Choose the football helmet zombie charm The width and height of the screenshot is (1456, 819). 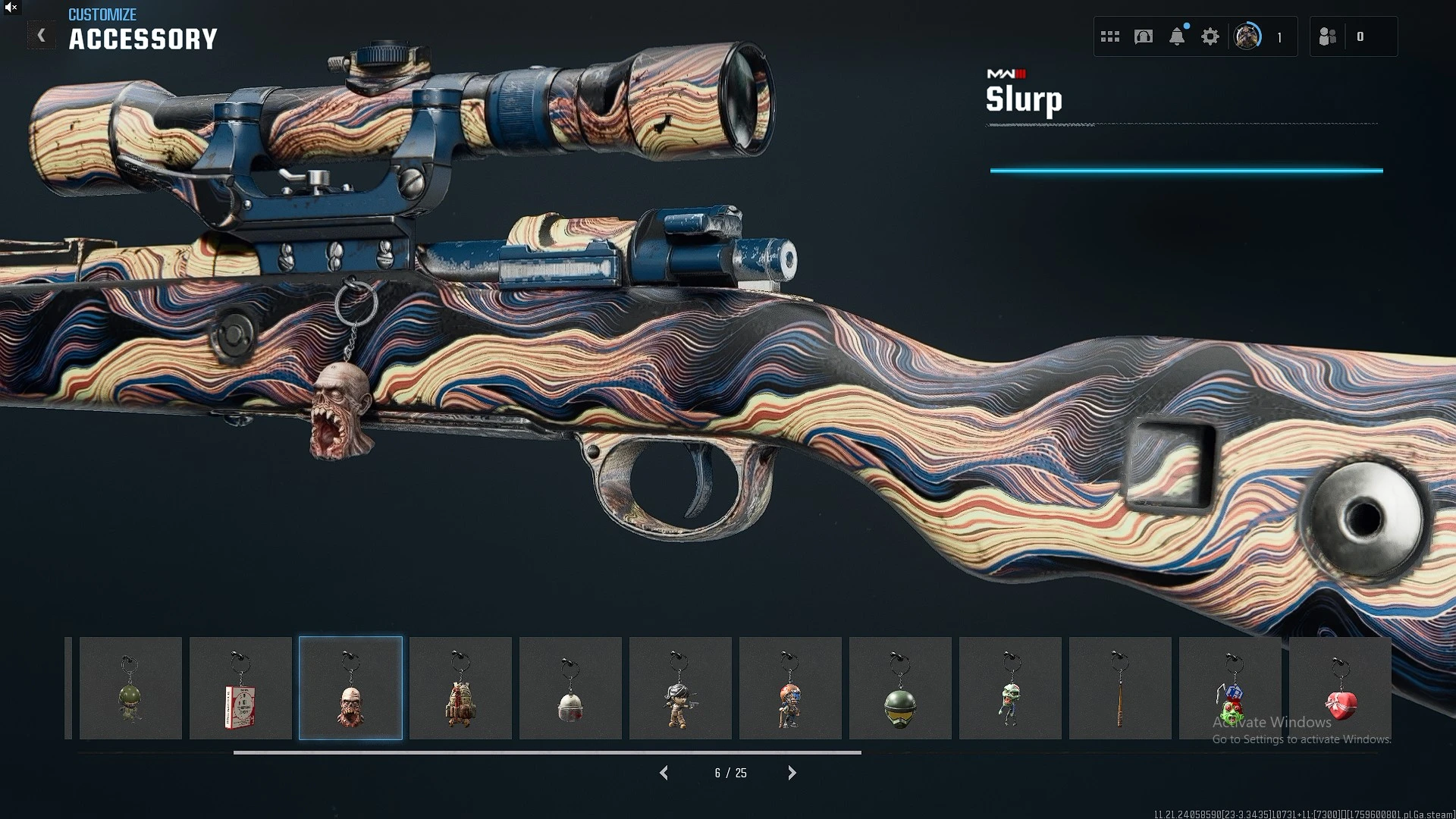[x=790, y=689]
